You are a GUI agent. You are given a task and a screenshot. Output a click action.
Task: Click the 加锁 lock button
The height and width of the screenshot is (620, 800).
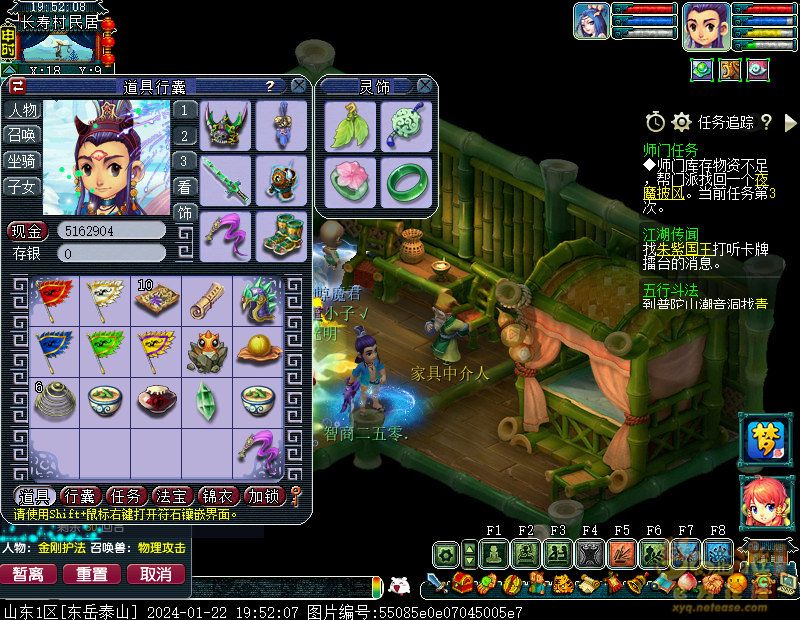[264, 496]
